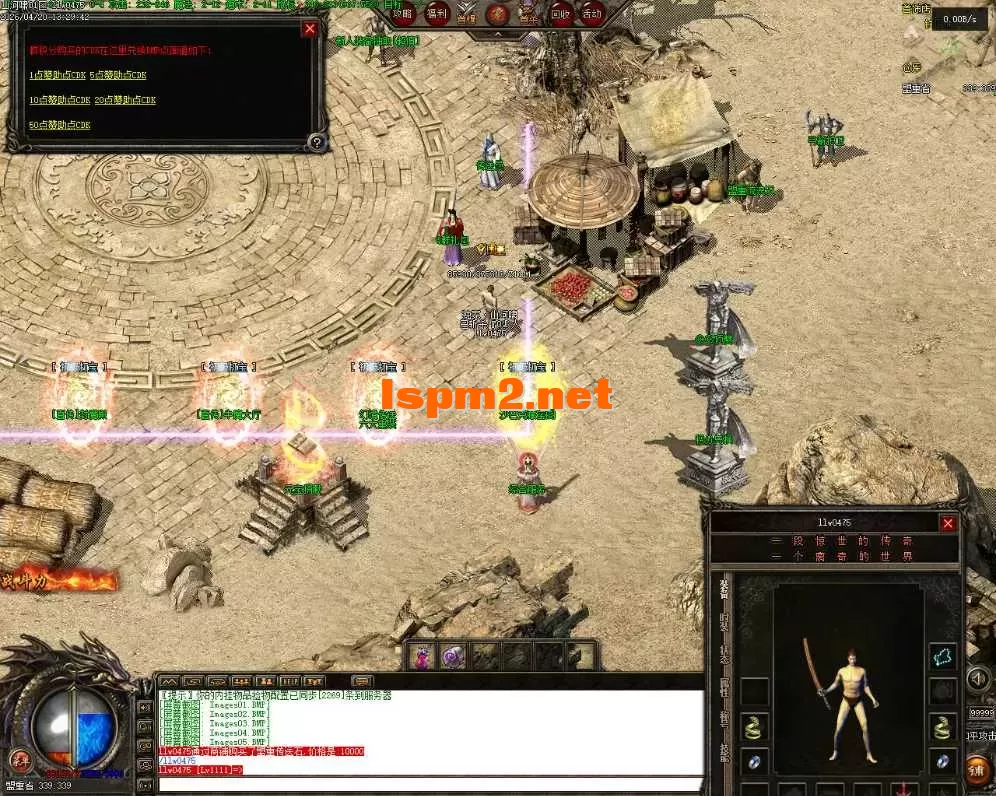Use the pink potion hotbar slot
Viewport: 996px width, 796px height.
[x=421, y=656]
